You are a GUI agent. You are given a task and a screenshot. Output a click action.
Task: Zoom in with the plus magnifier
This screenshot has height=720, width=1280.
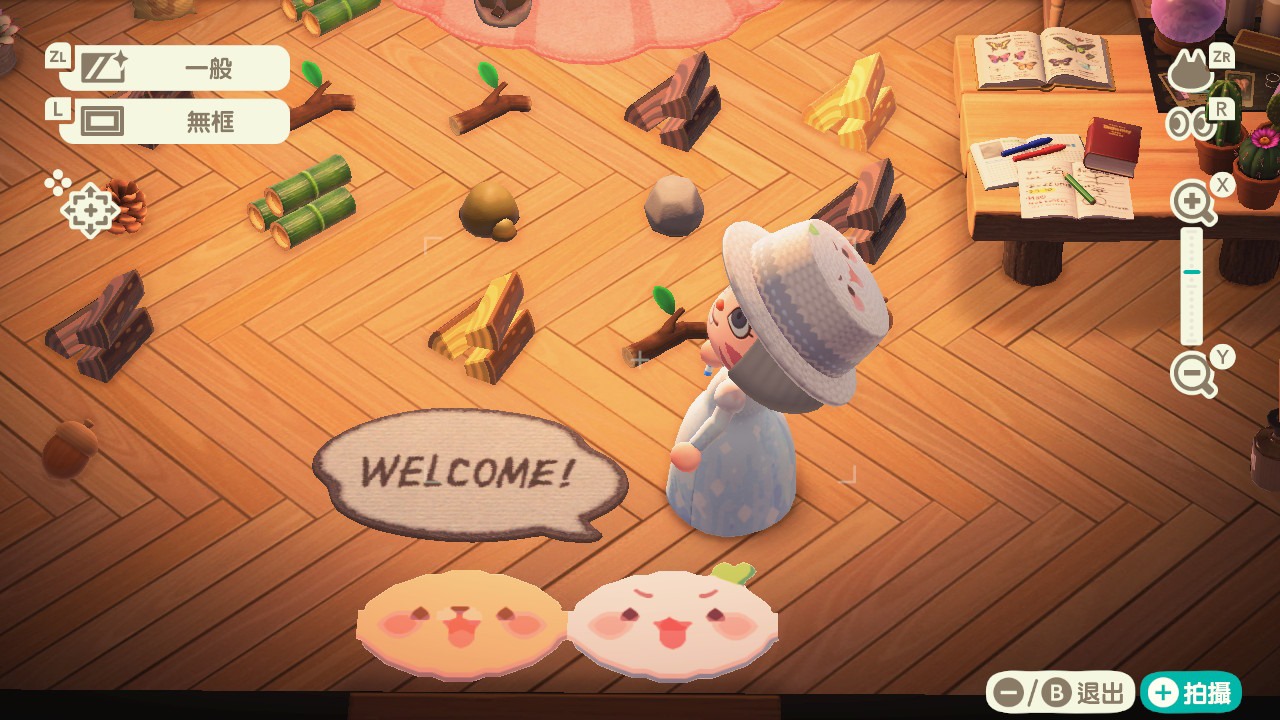click(1193, 203)
